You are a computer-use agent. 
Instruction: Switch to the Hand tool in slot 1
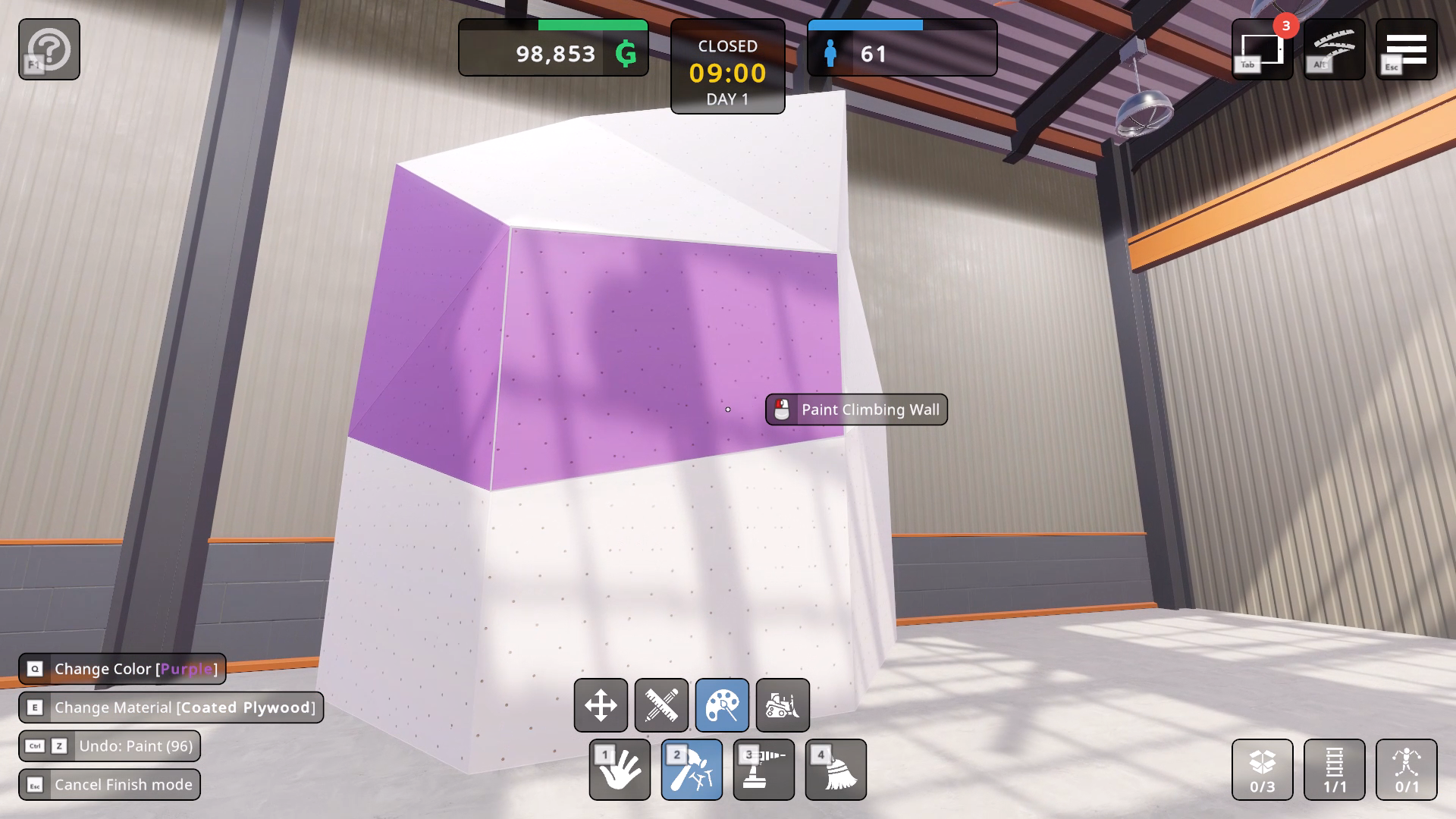(619, 770)
